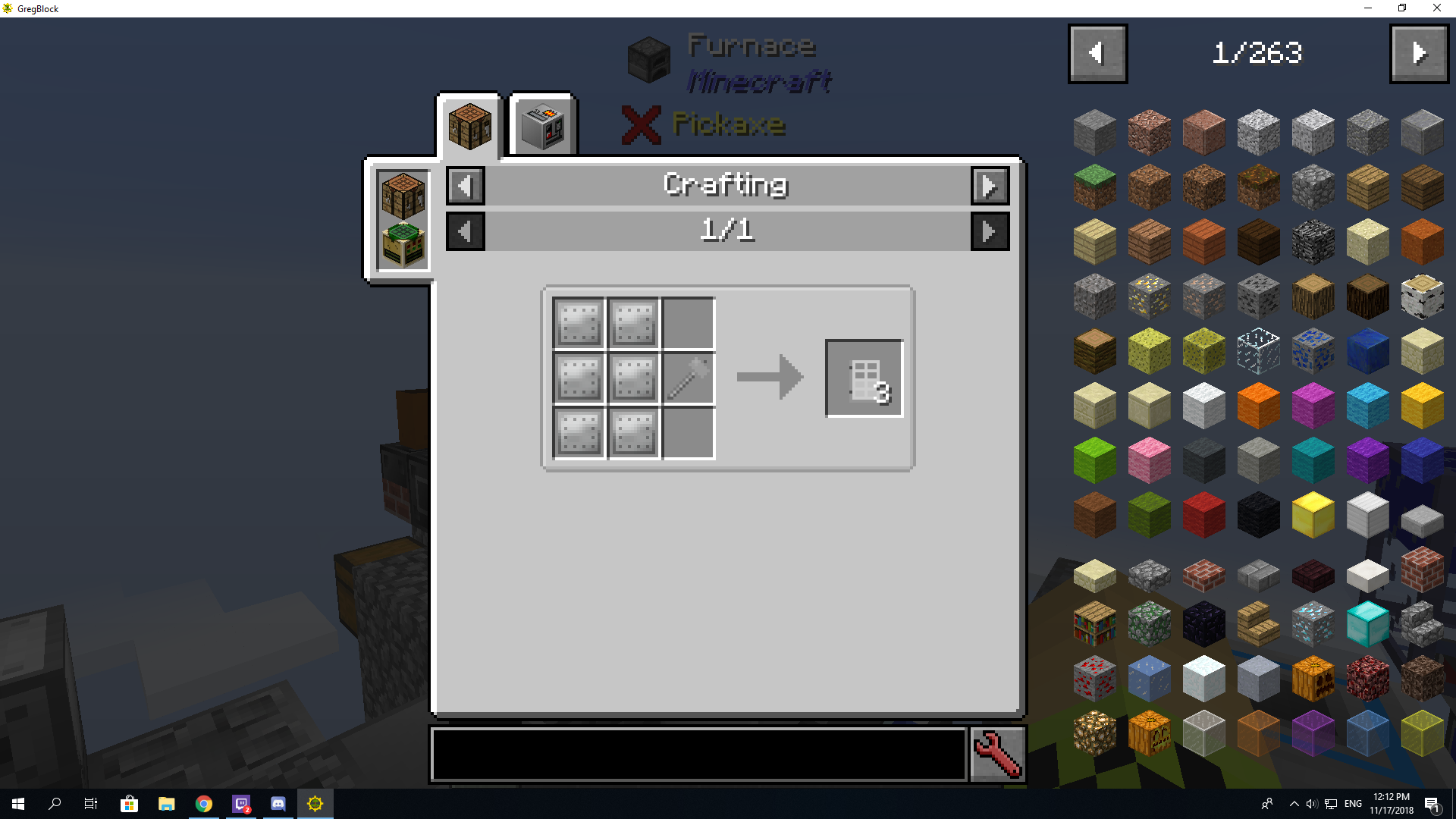Select the pumpkin block in the item list
This screenshot has height=819, width=1456.
[x=1313, y=678]
